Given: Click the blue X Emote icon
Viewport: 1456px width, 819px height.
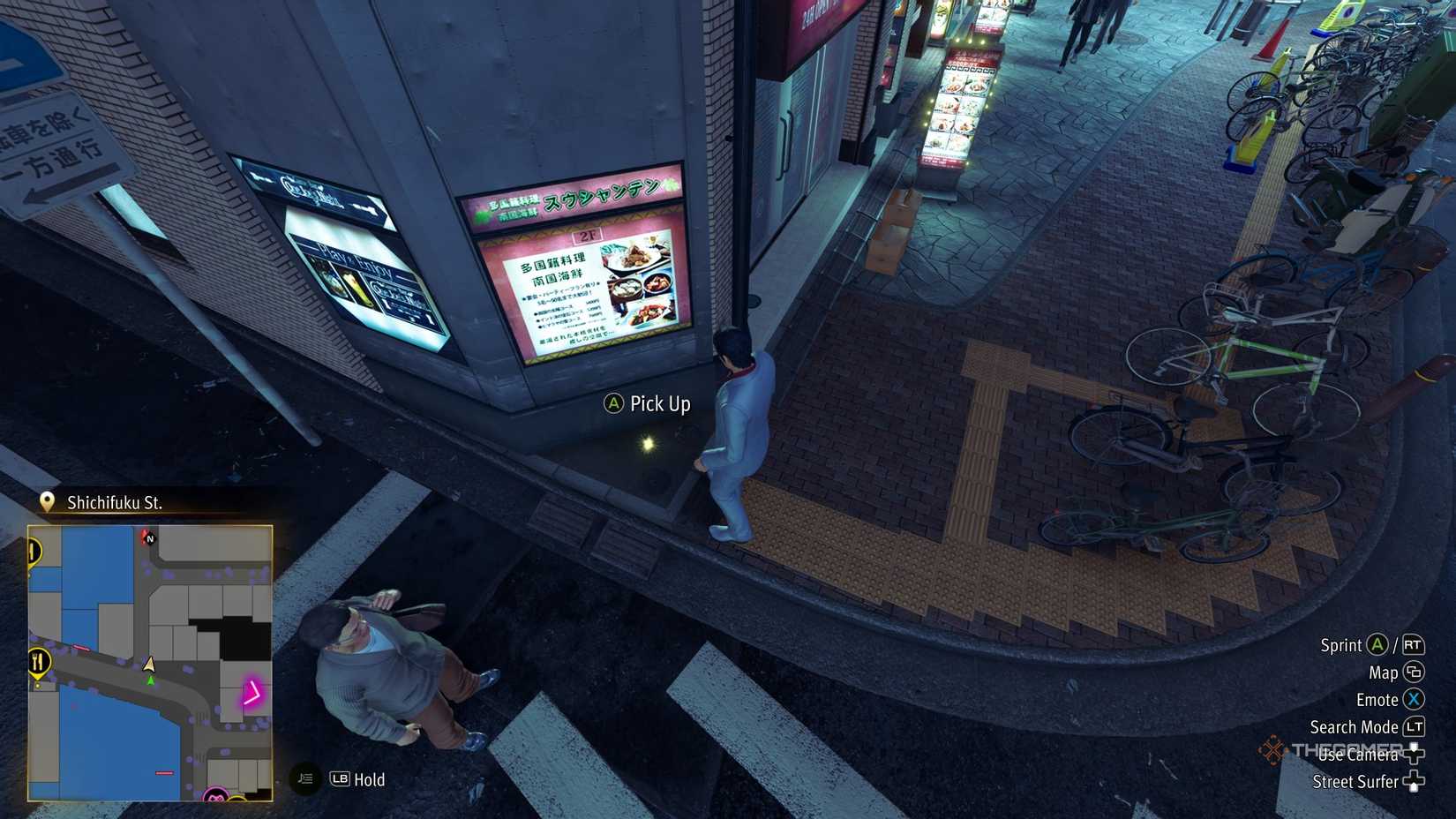Looking at the screenshot, I should click(x=1414, y=700).
